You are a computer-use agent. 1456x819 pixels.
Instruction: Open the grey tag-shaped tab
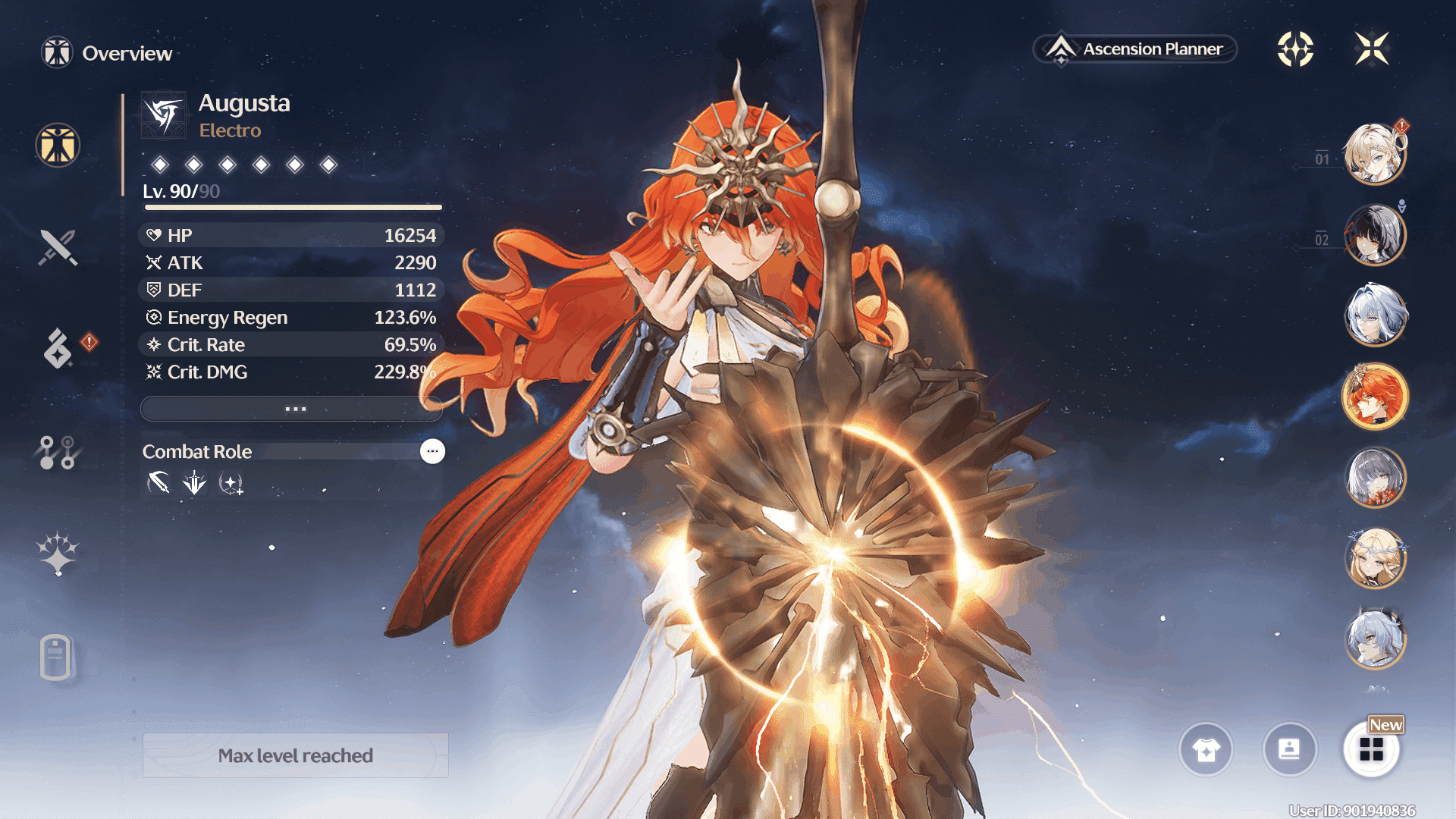click(x=56, y=657)
